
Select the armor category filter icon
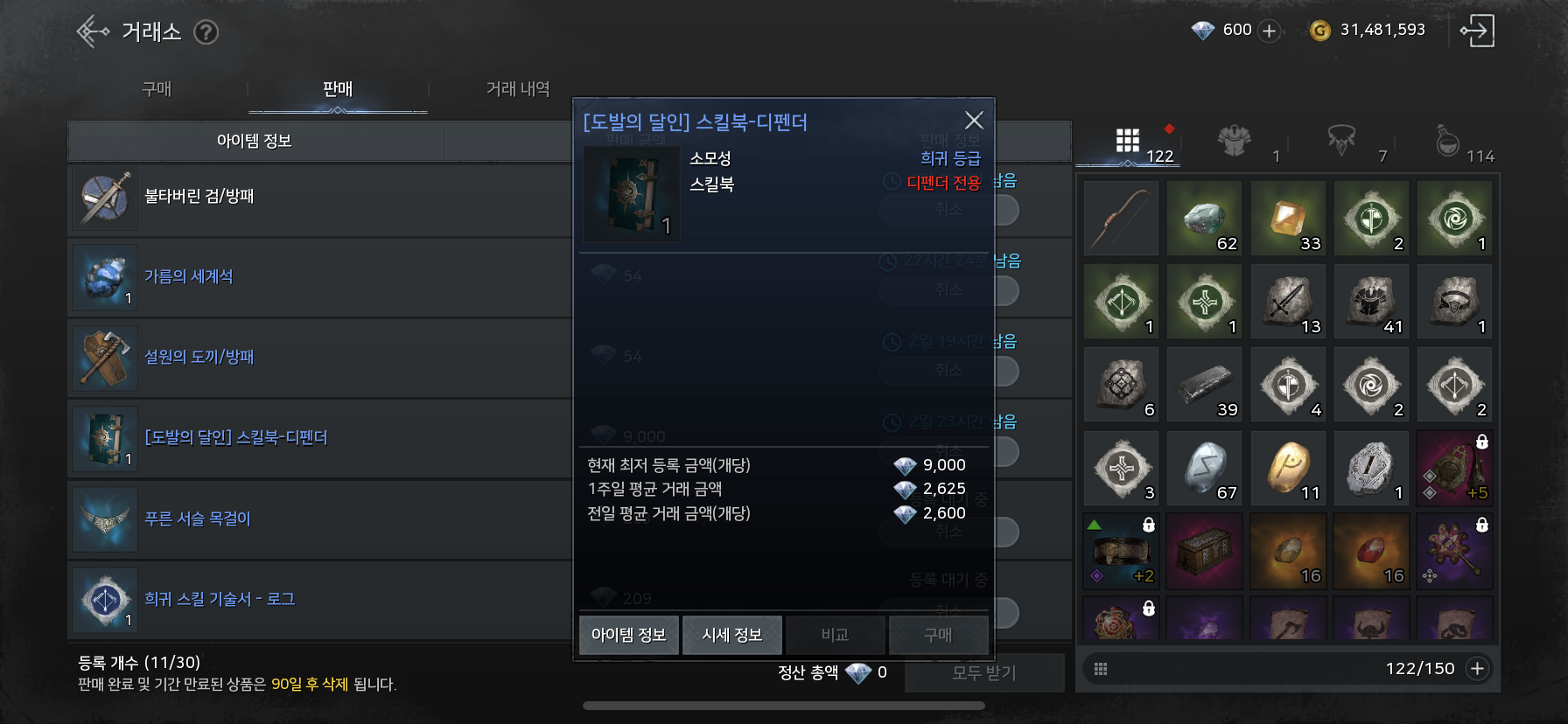click(1234, 140)
